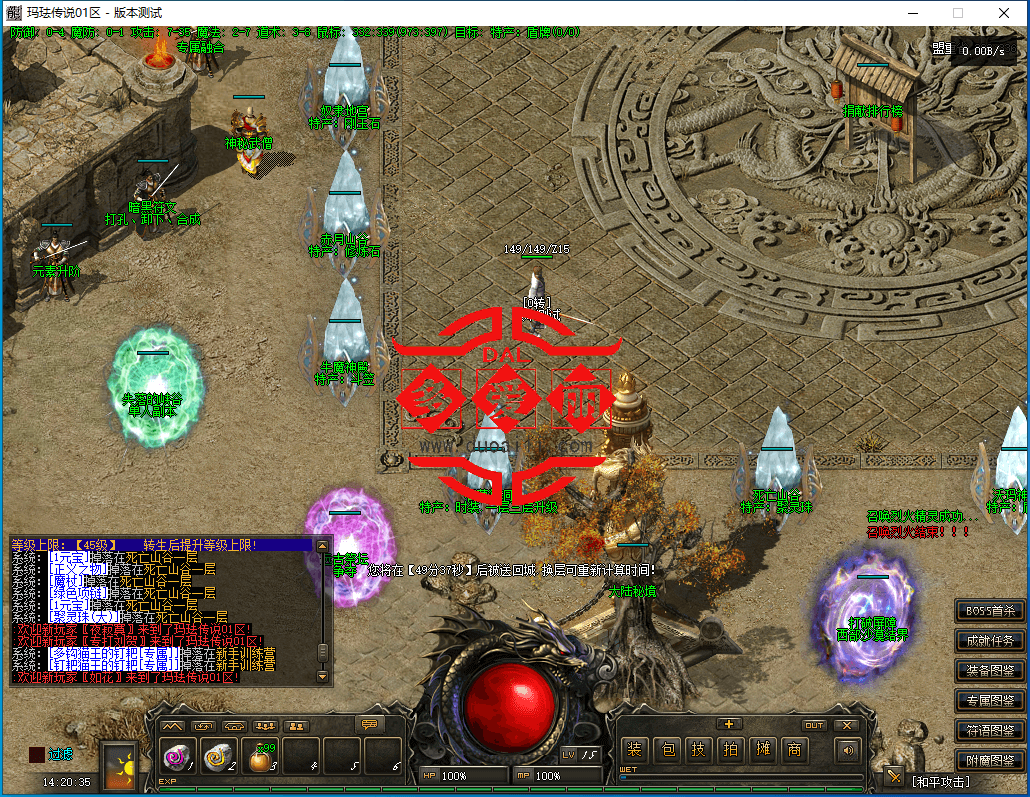Open the shop with 商 button
Screen dimensions: 1030x797
(x=795, y=750)
